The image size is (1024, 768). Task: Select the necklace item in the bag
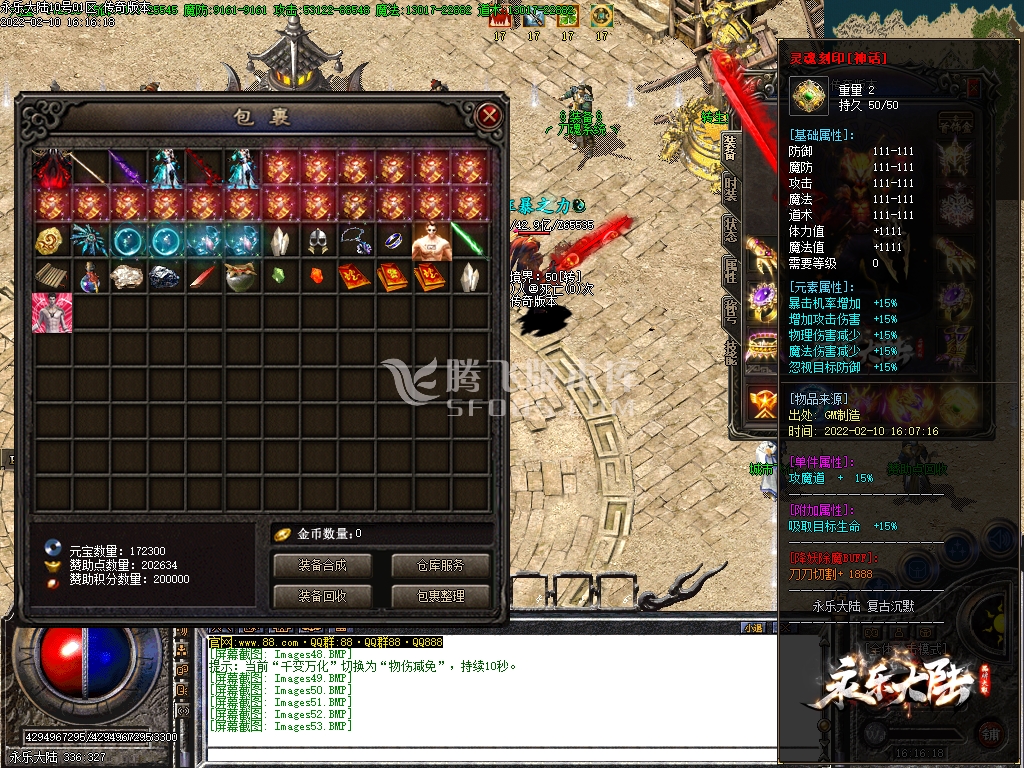pos(356,241)
